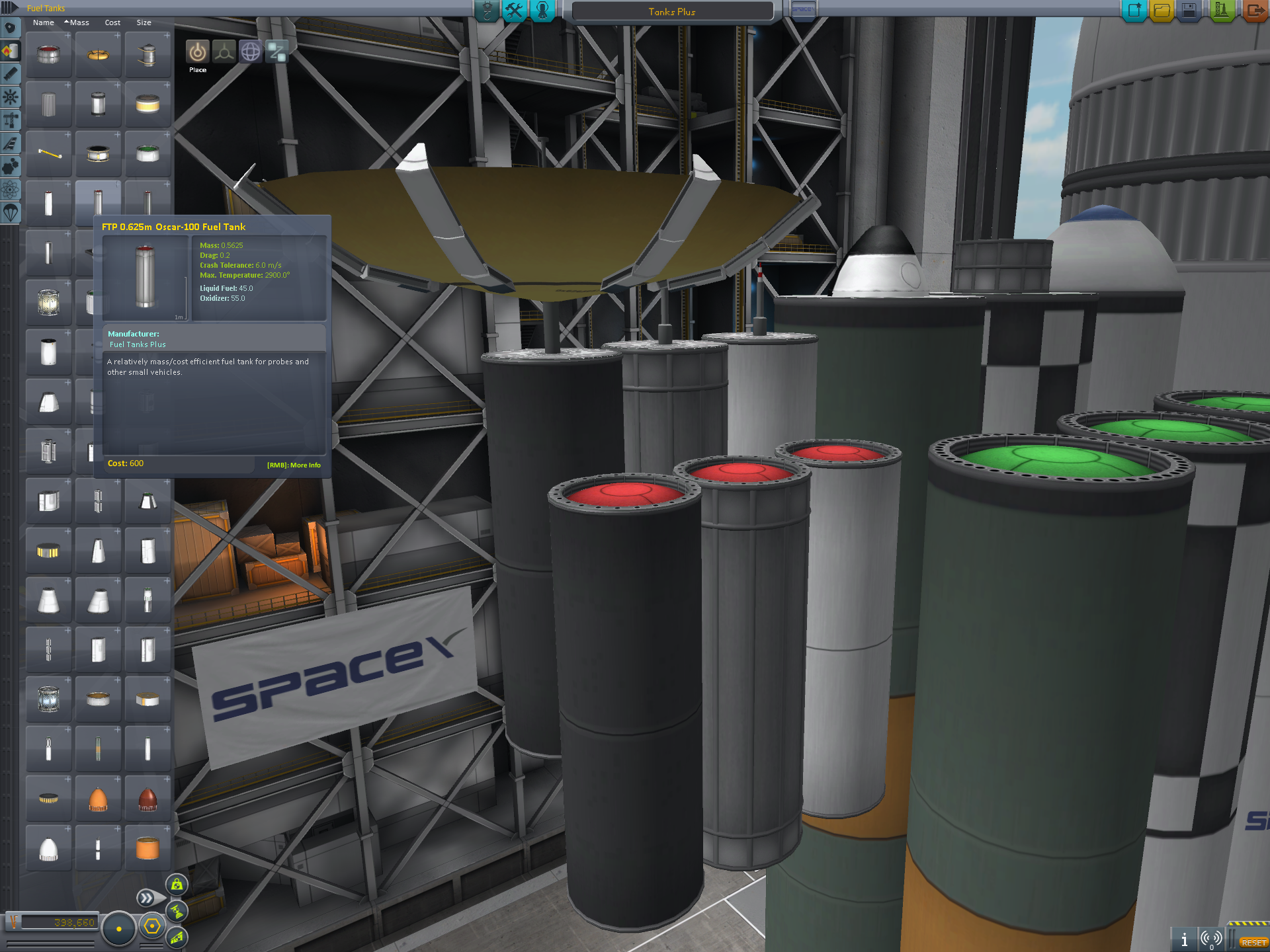
Task: Exit the editor via the door icon
Action: [x=1255, y=11]
